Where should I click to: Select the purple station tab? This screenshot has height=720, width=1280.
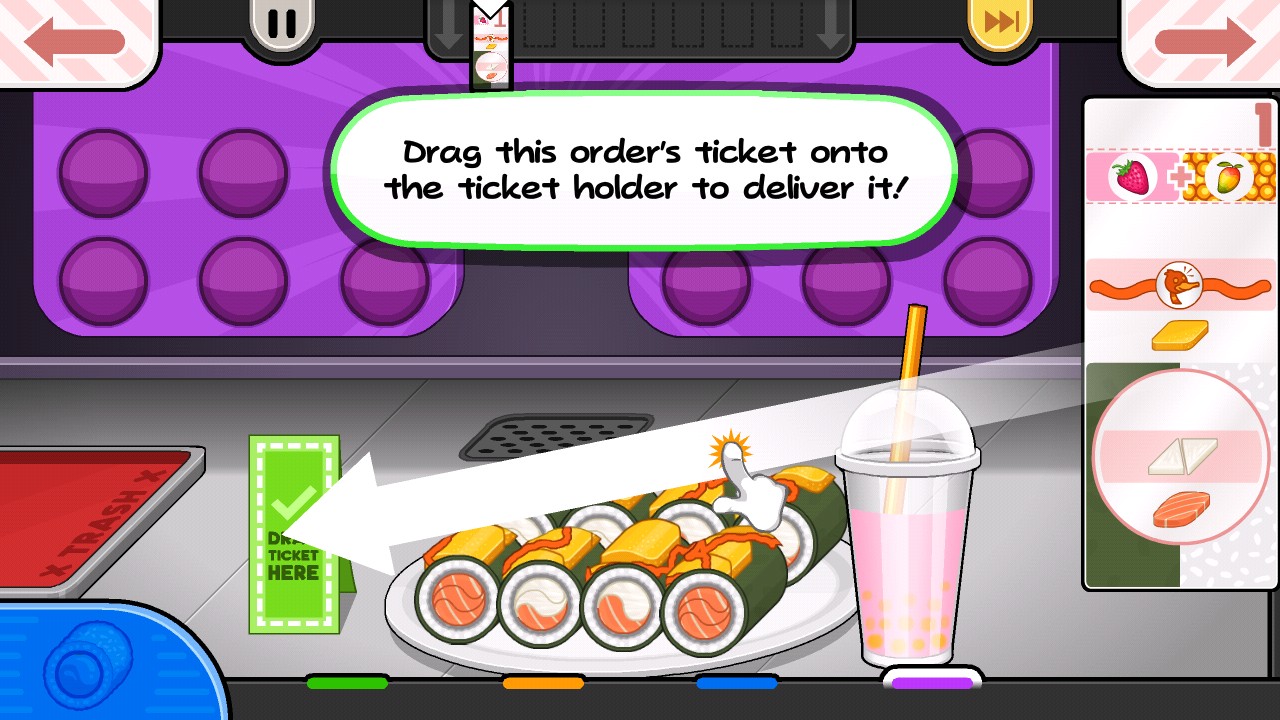pyautogui.click(x=932, y=682)
